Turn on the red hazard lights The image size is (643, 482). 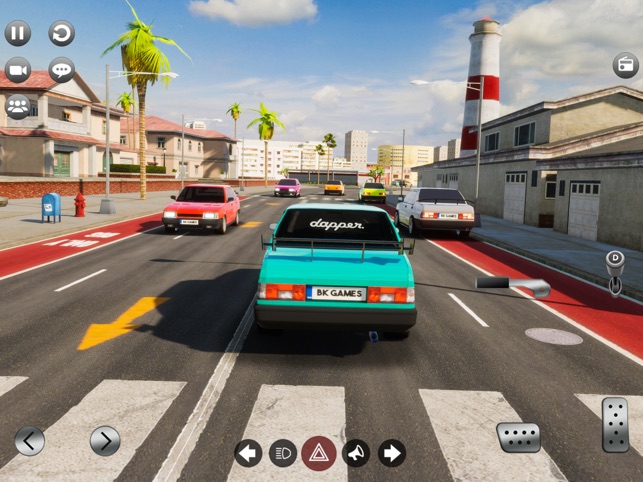click(319, 453)
